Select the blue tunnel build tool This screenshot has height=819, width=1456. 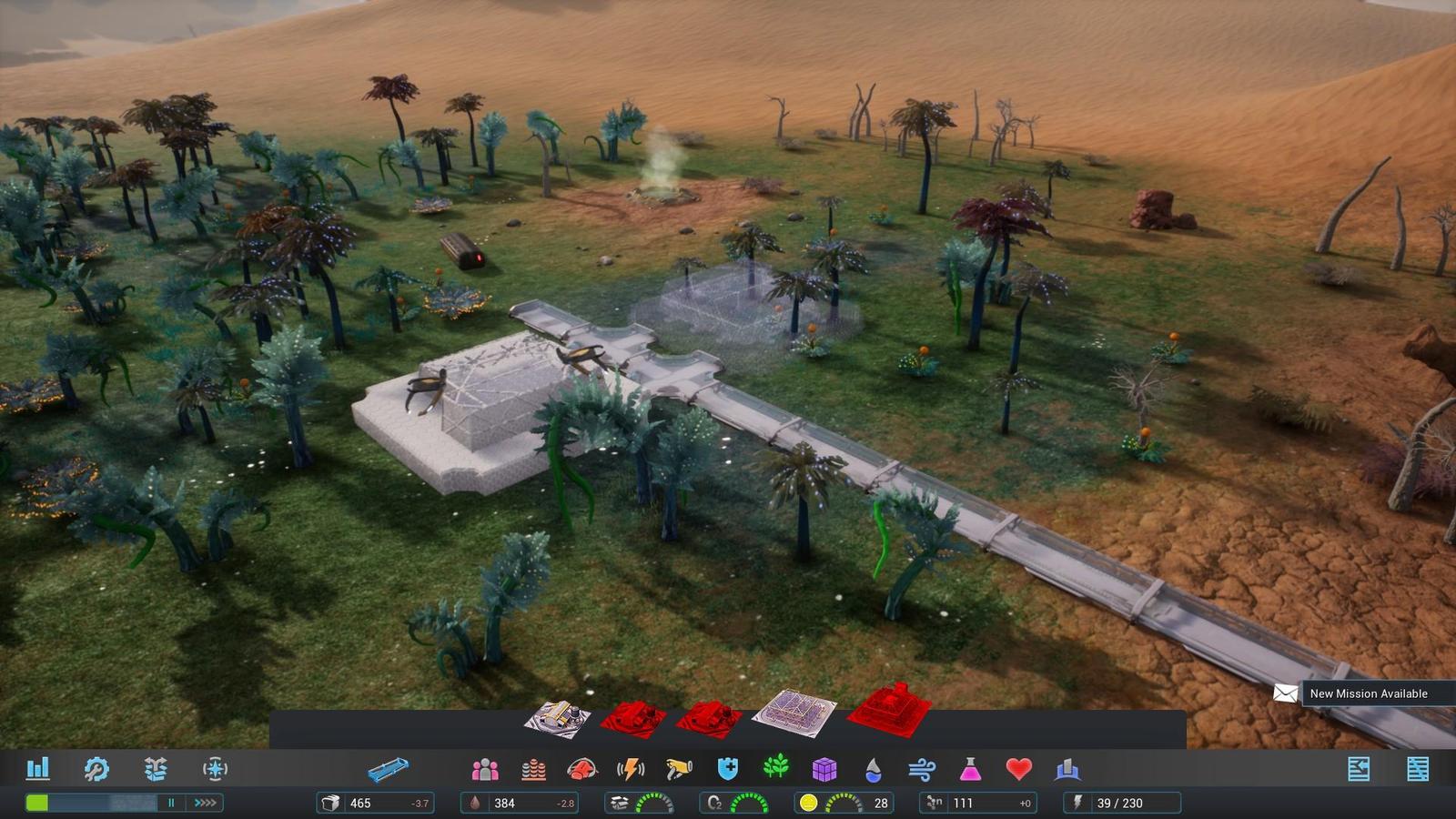pyautogui.click(x=389, y=771)
